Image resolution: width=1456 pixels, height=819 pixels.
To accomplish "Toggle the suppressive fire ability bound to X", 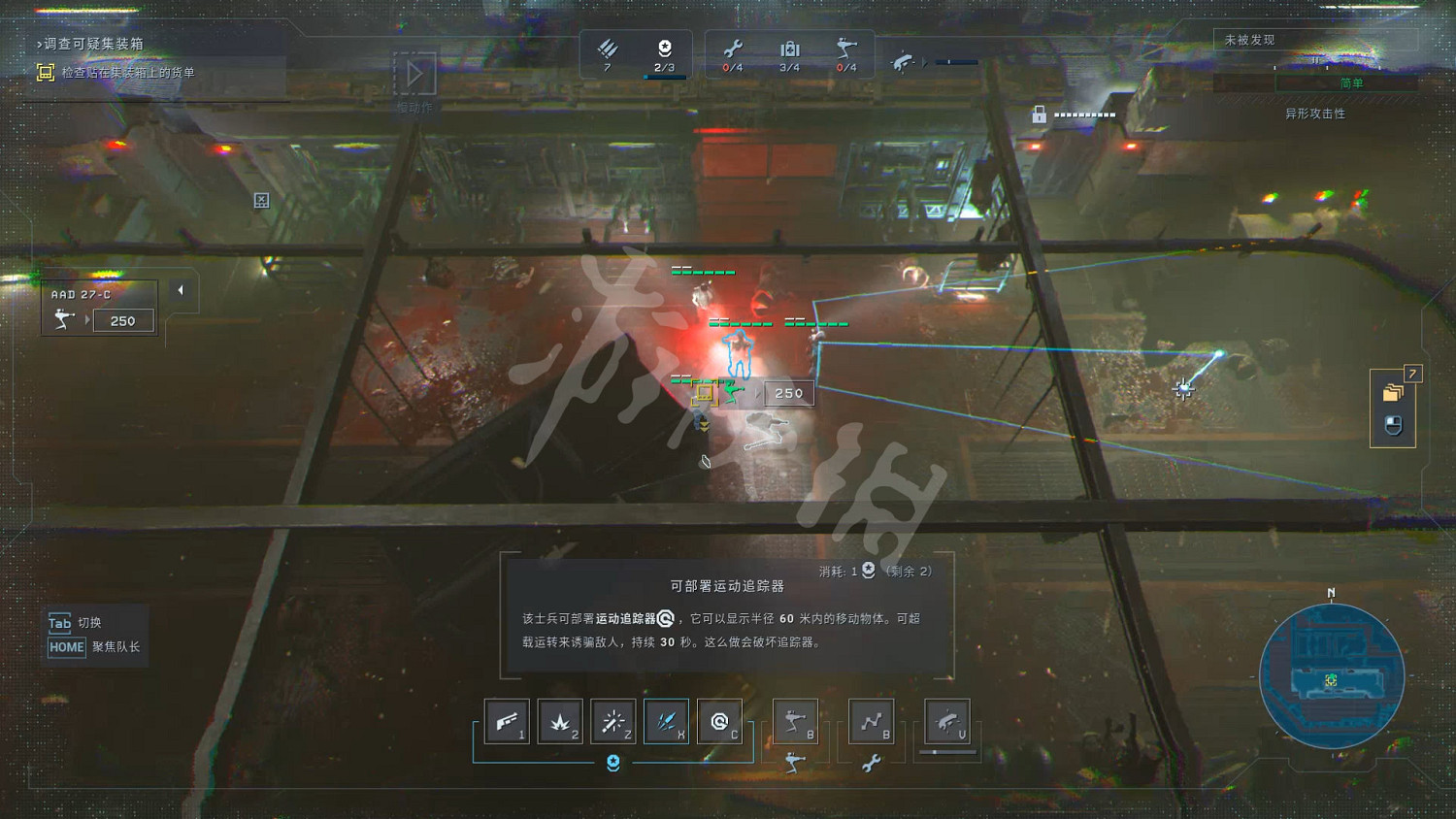I will point(666,721).
